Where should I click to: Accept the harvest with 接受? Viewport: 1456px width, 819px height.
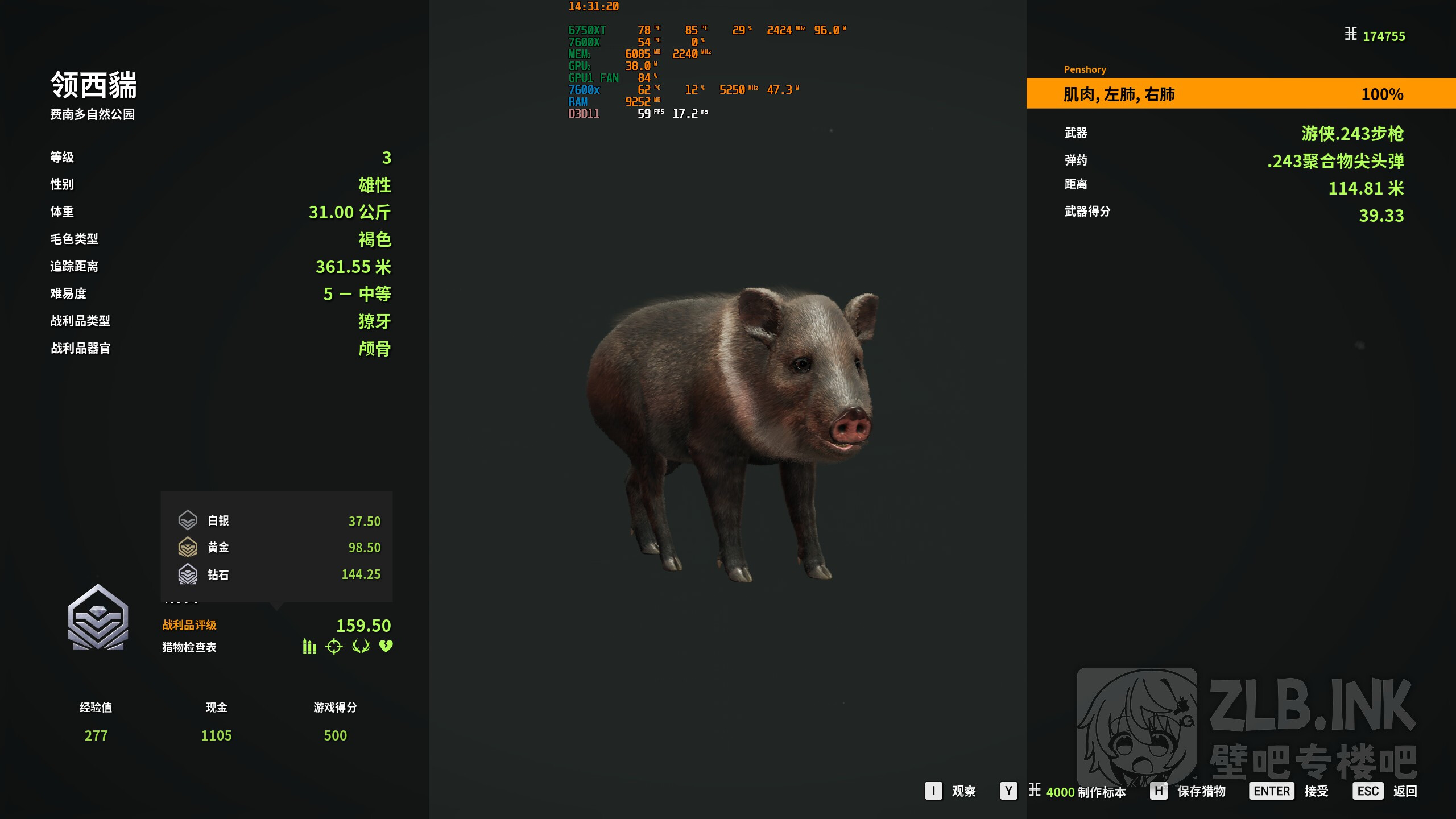click(x=1289, y=791)
